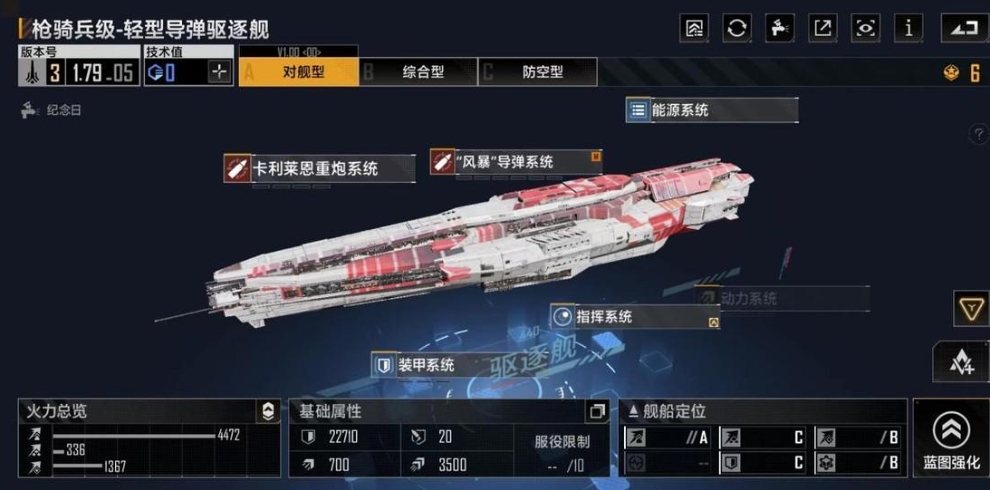
Task: Open the info "i" button
Action: point(908,28)
